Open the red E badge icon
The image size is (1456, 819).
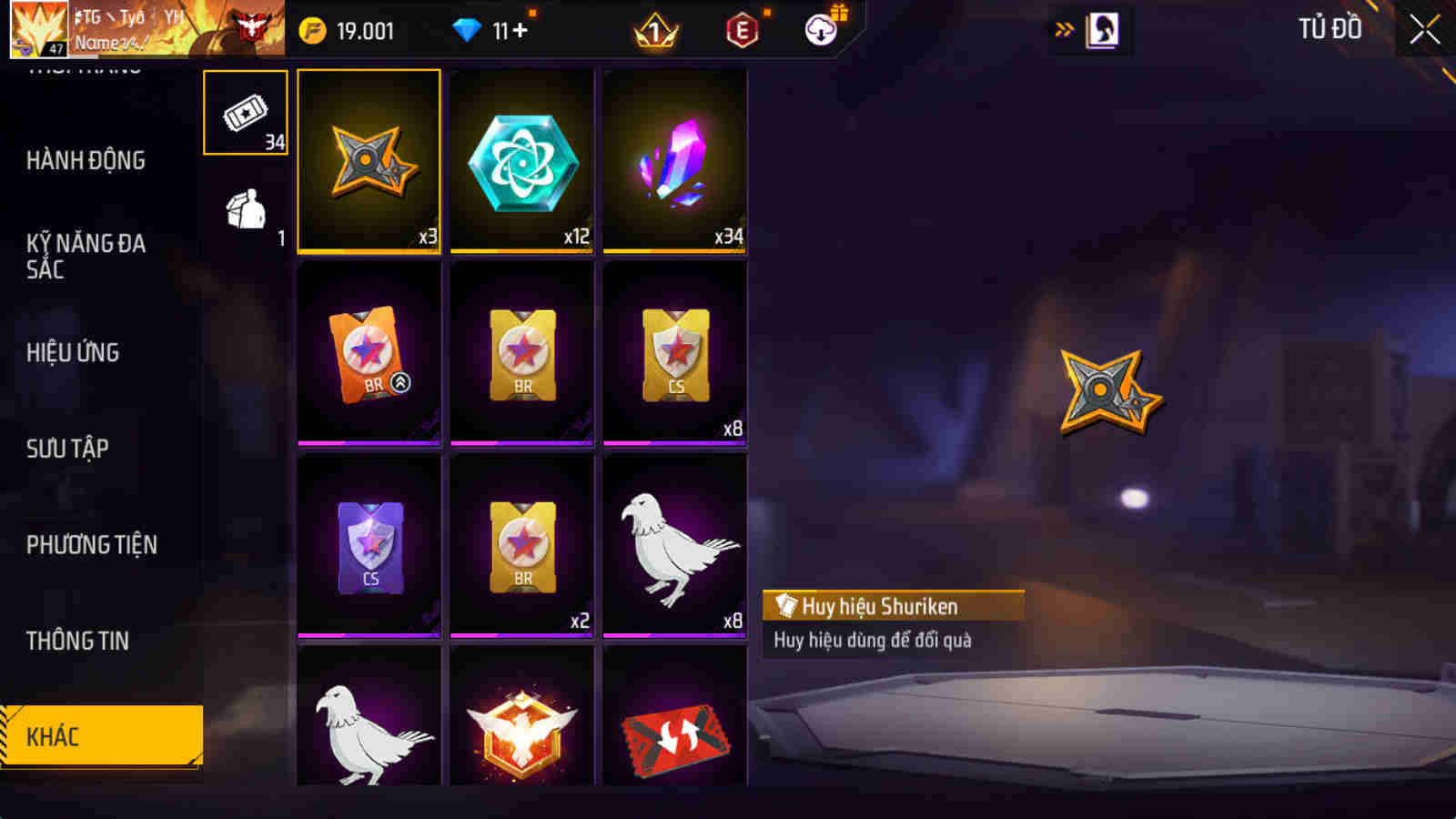[x=740, y=29]
